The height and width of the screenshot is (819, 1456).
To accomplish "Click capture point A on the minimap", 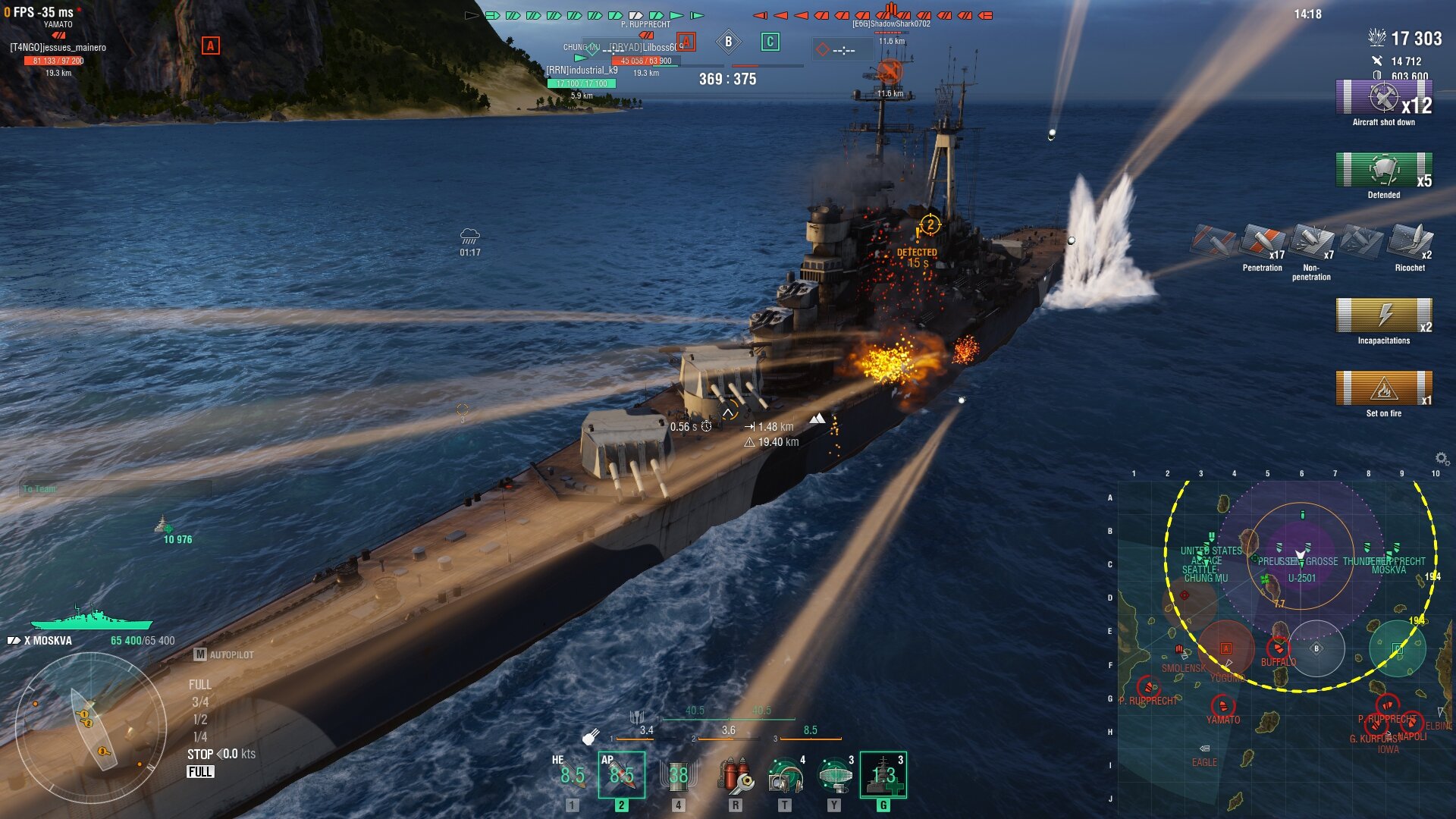I will click(1225, 648).
